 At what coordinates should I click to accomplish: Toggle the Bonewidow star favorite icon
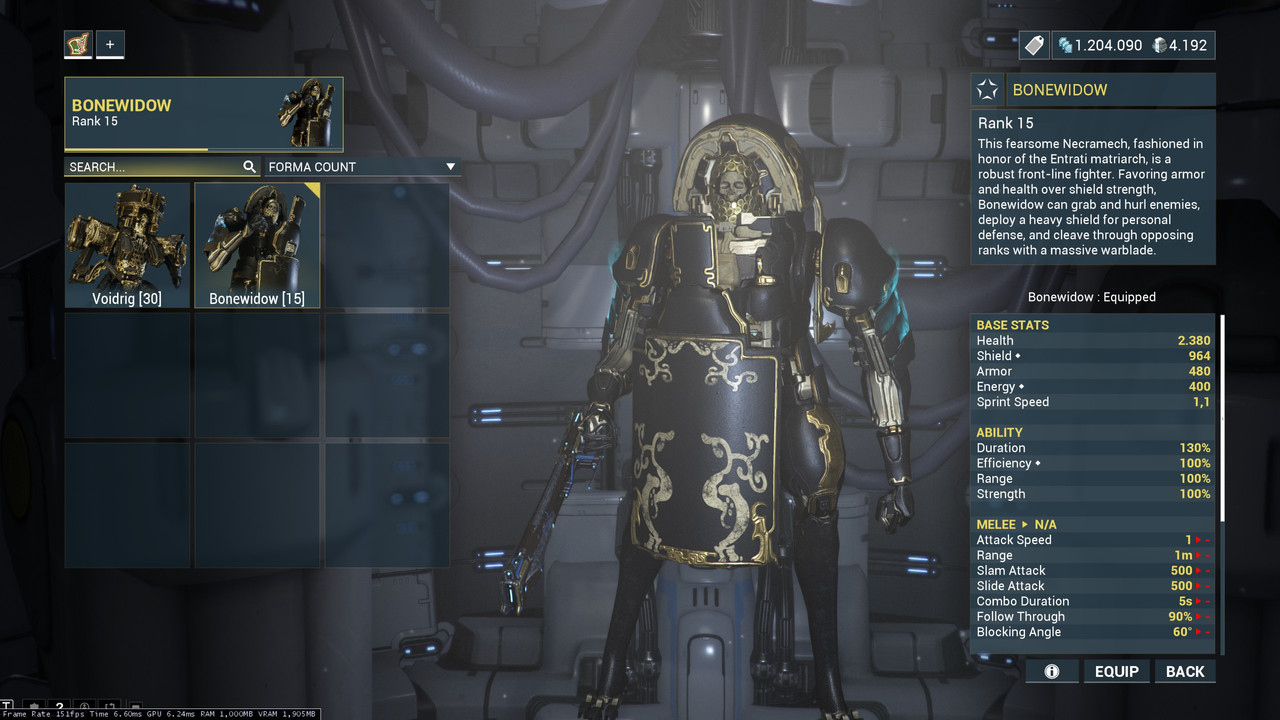point(987,90)
